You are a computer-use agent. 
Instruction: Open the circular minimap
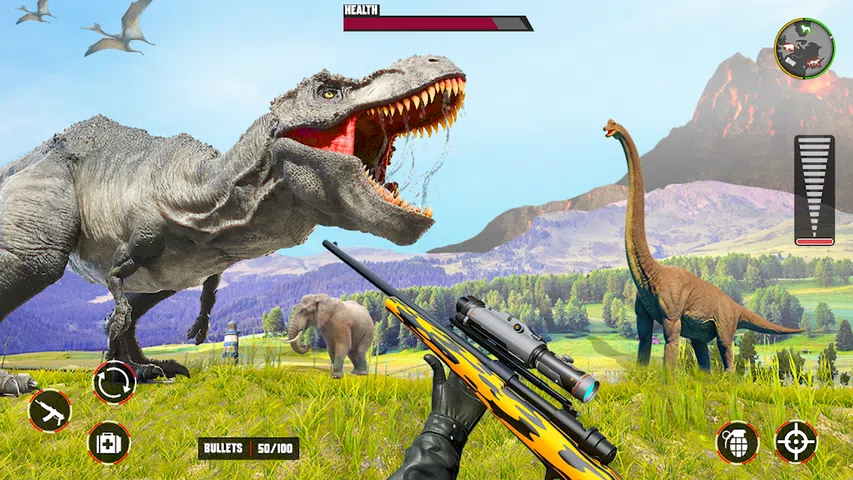[x=804, y=48]
